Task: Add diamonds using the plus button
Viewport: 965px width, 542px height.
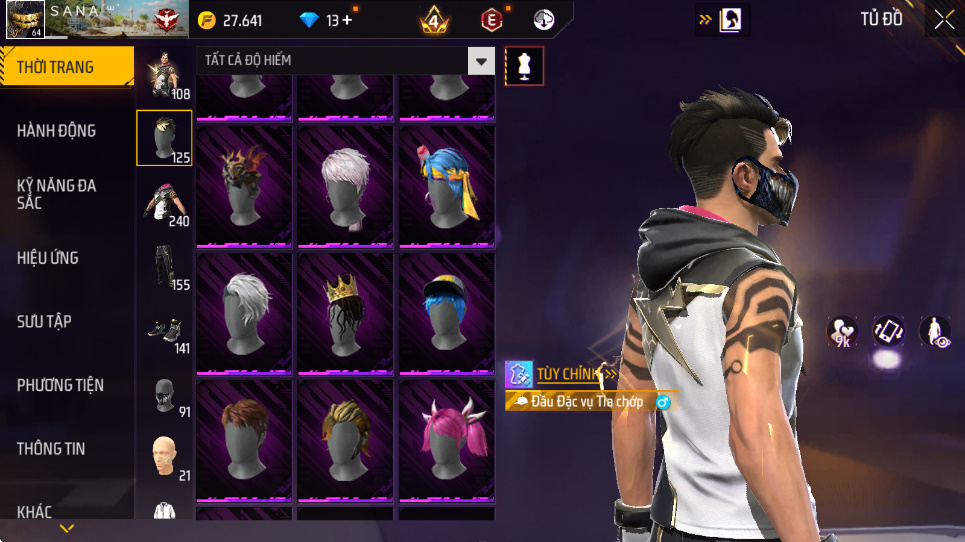Action: pyautogui.click(x=347, y=20)
